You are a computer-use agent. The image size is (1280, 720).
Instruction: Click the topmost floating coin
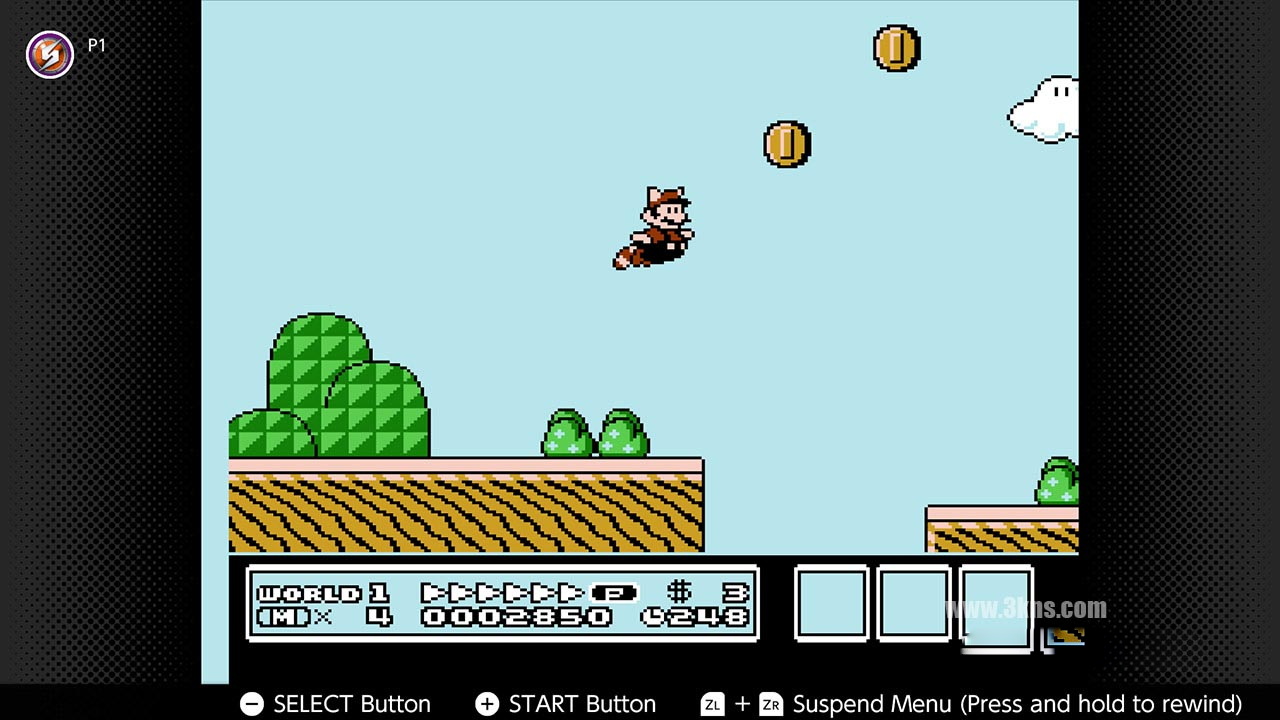tap(896, 47)
